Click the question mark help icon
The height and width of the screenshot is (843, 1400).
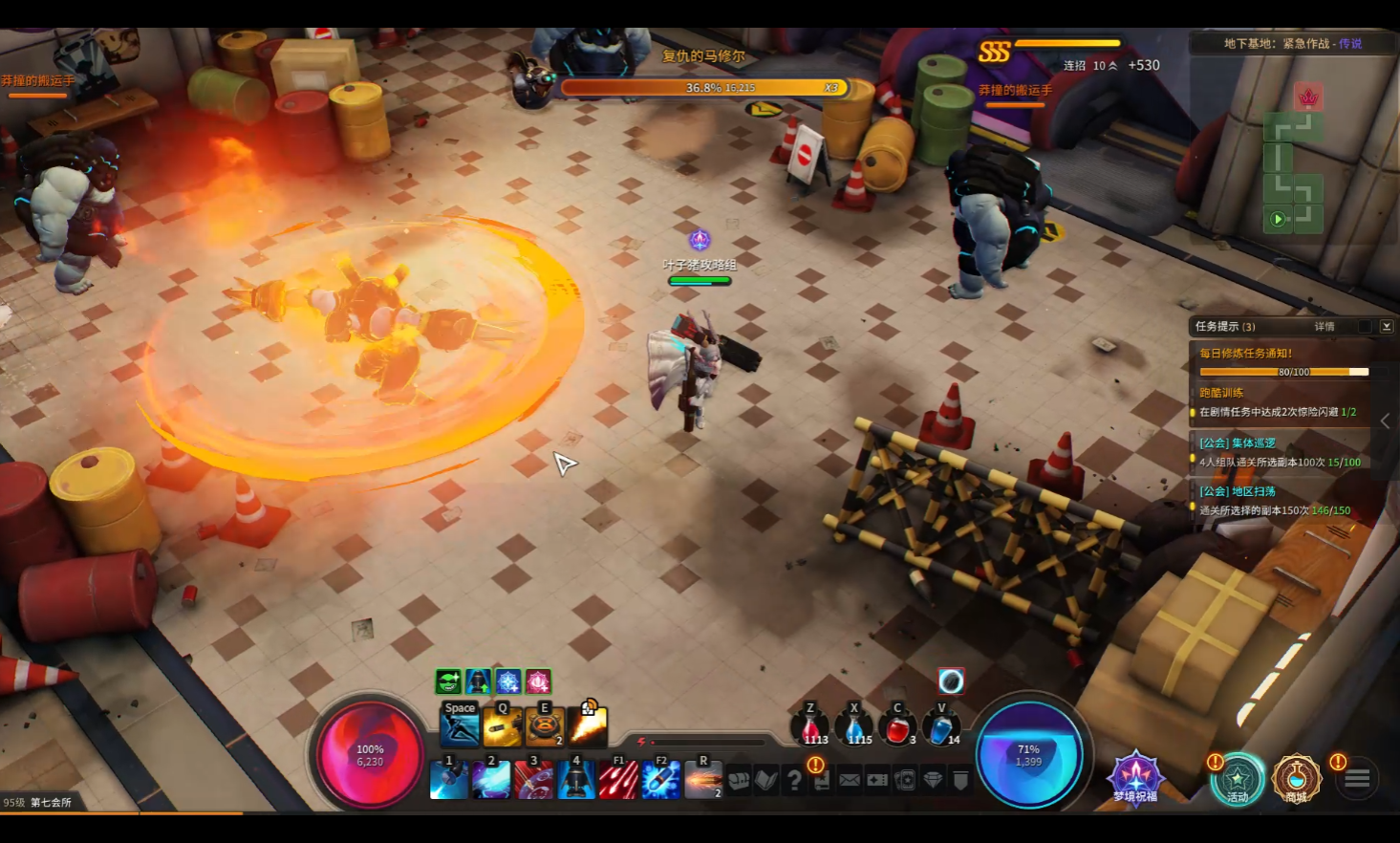[794, 781]
